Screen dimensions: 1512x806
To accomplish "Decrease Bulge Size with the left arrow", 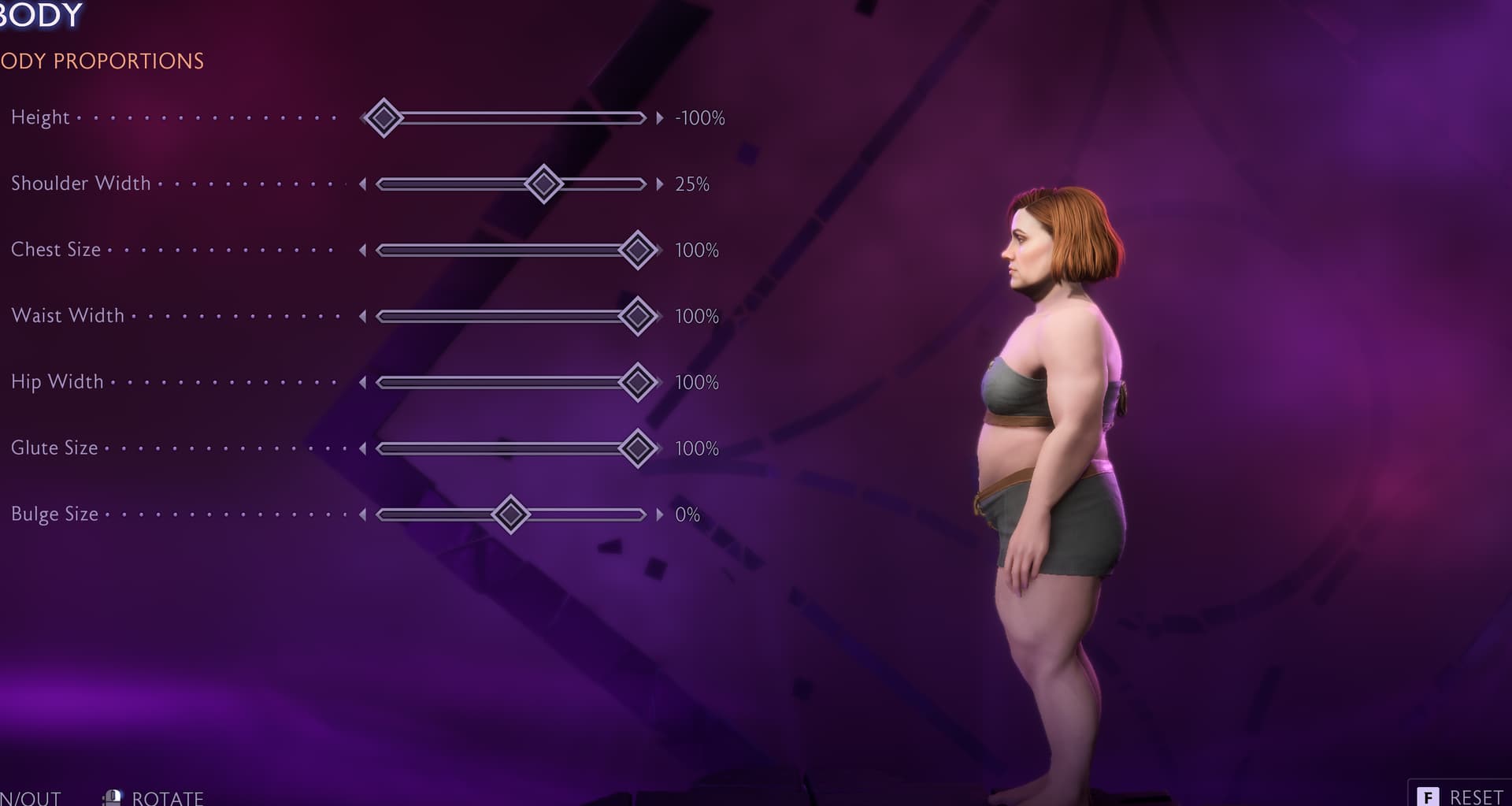I will tap(362, 515).
